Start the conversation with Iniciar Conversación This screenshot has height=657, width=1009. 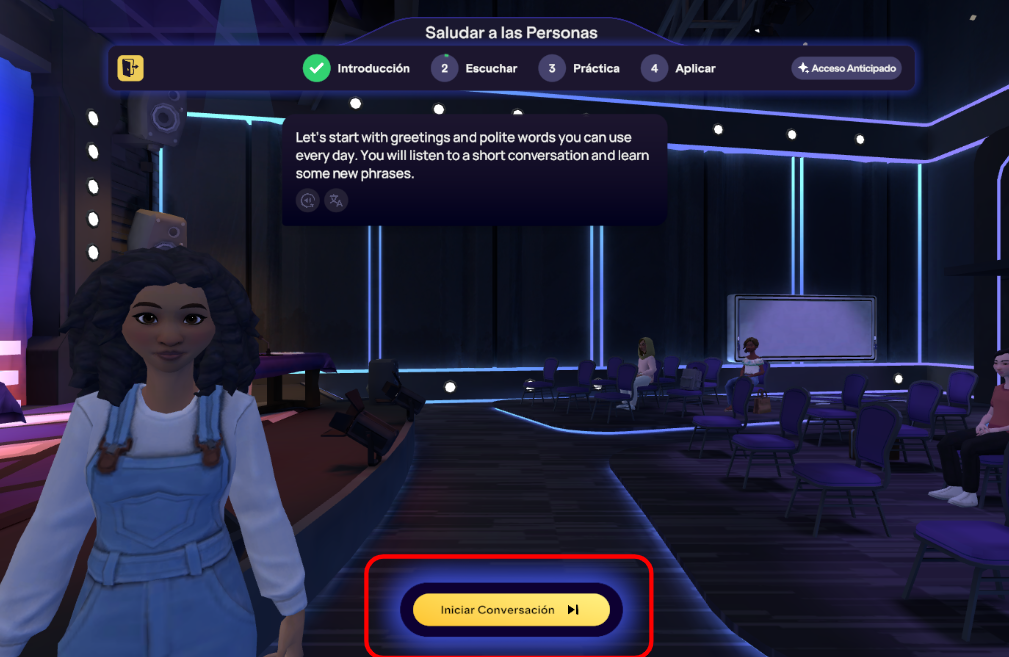511,610
